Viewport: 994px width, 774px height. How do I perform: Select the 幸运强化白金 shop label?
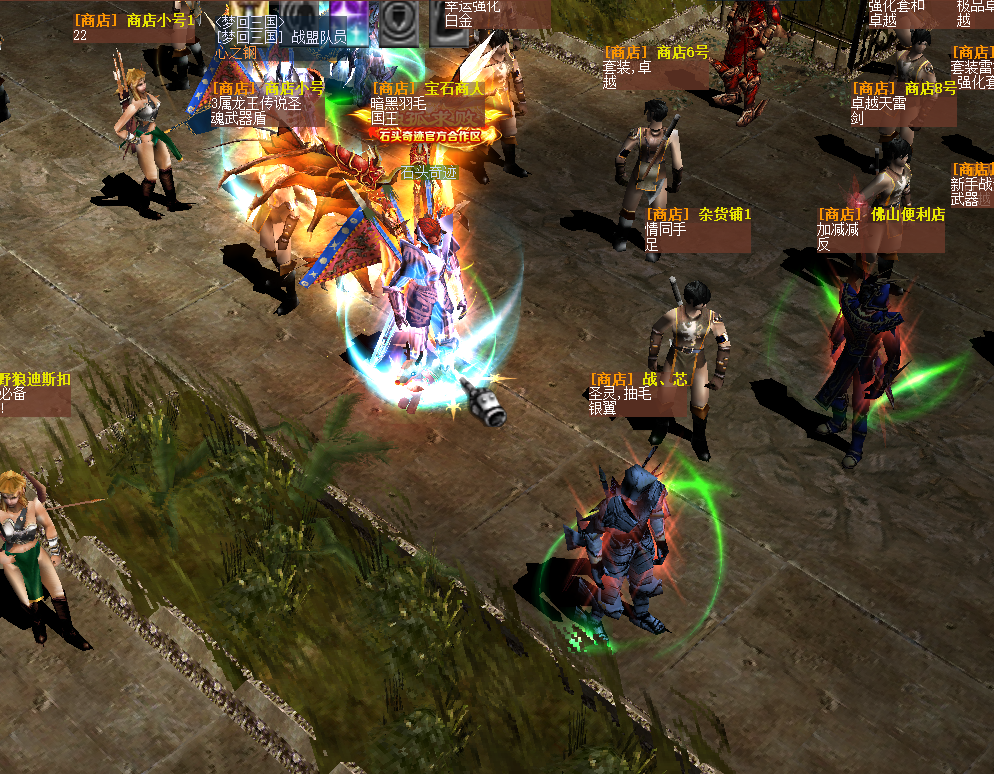click(x=496, y=13)
